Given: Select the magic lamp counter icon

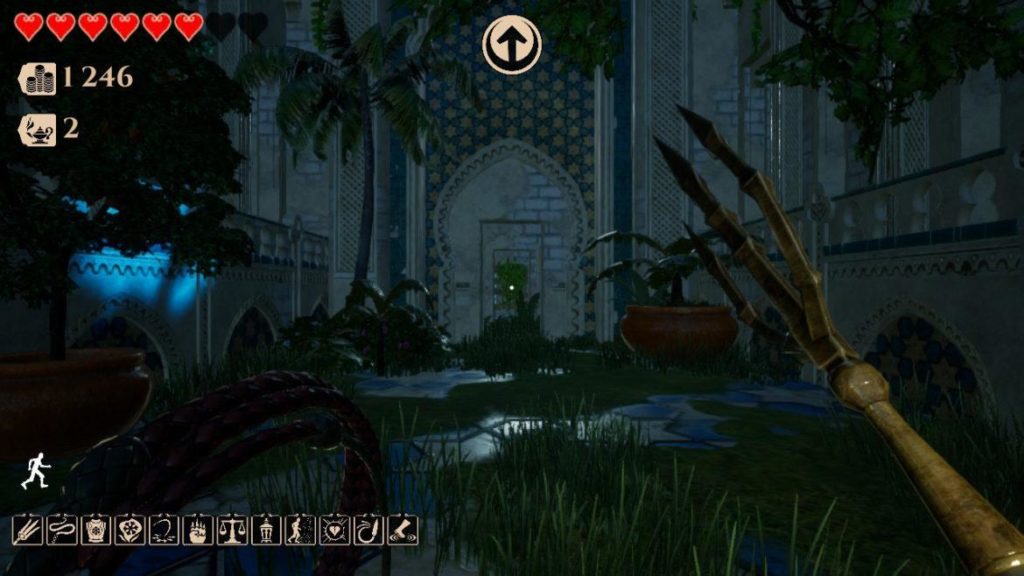Looking at the screenshot, I should (38, 129).
